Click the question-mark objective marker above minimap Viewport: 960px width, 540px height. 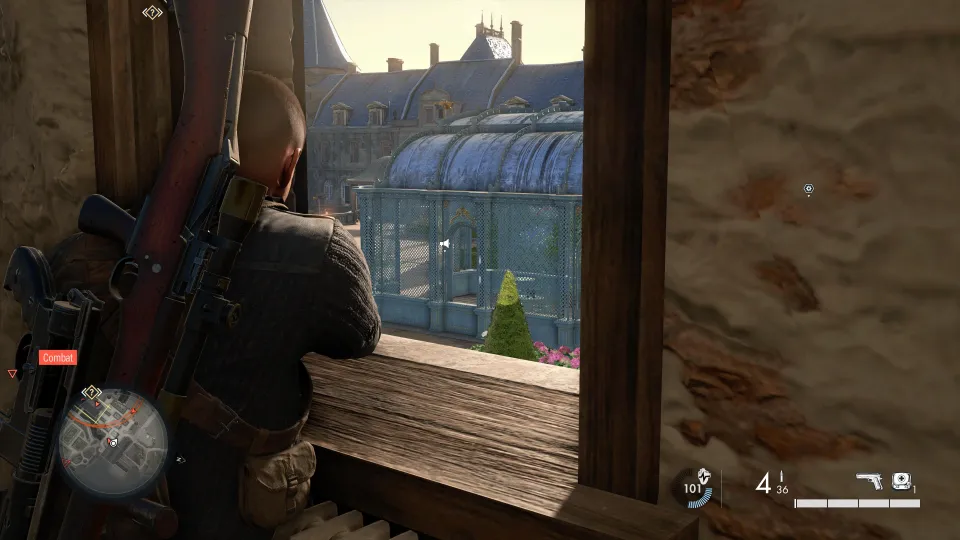(92, 391)
